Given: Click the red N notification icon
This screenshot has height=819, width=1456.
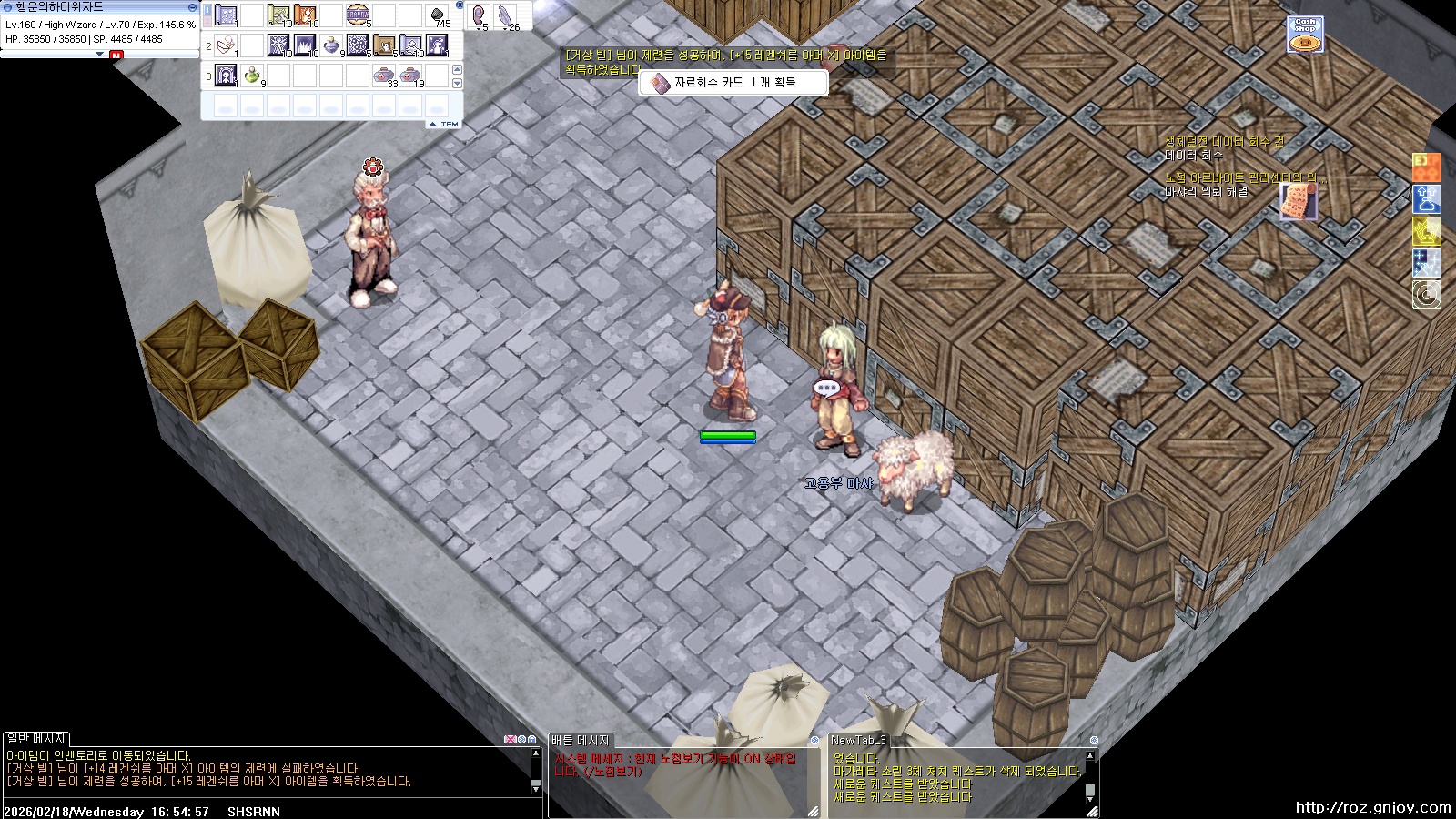Looking at the screenshot, I should 116,56.
